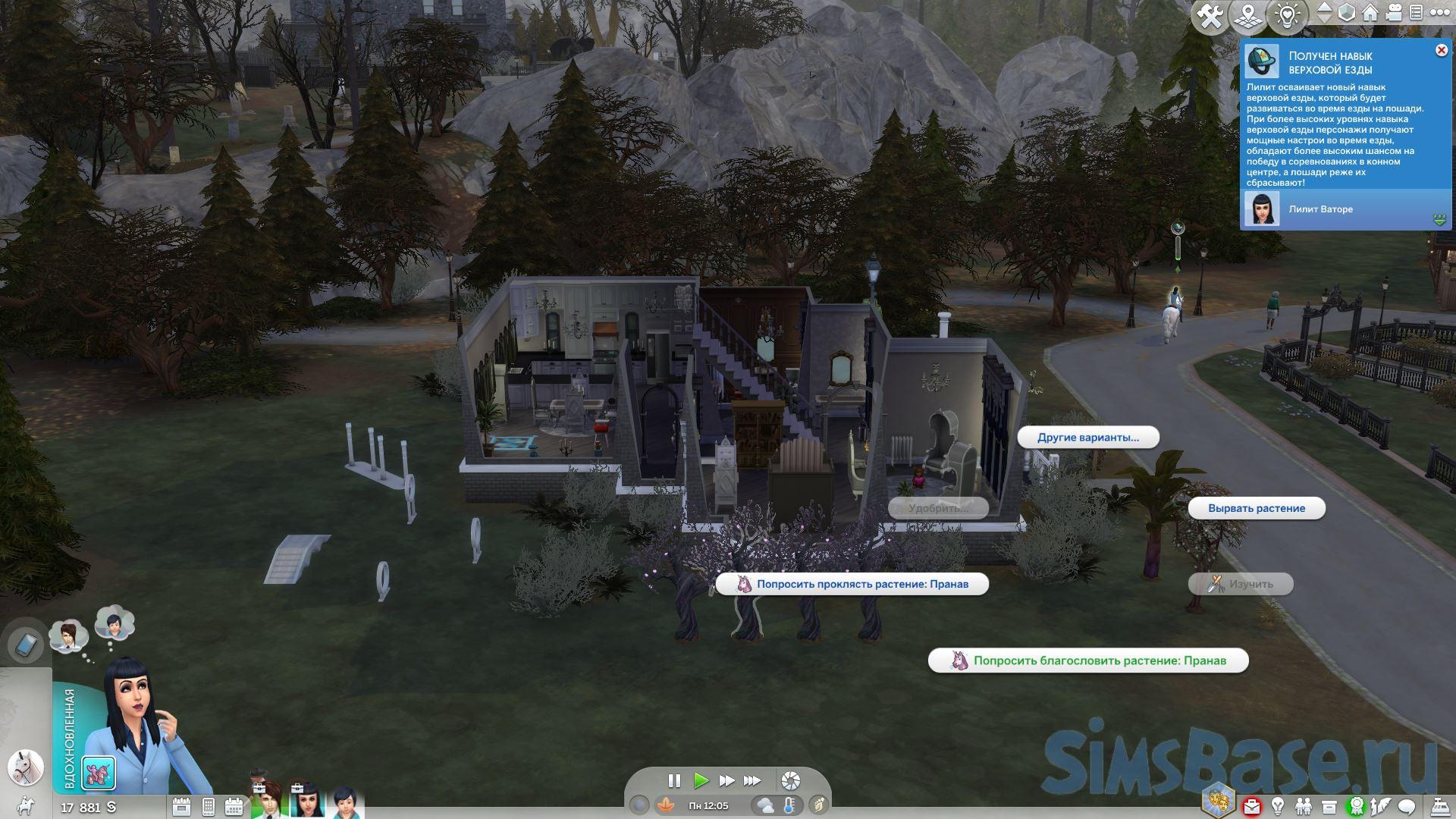Open the world map travel icon
Screen dimensions: 1456x819
[1247, 15]
